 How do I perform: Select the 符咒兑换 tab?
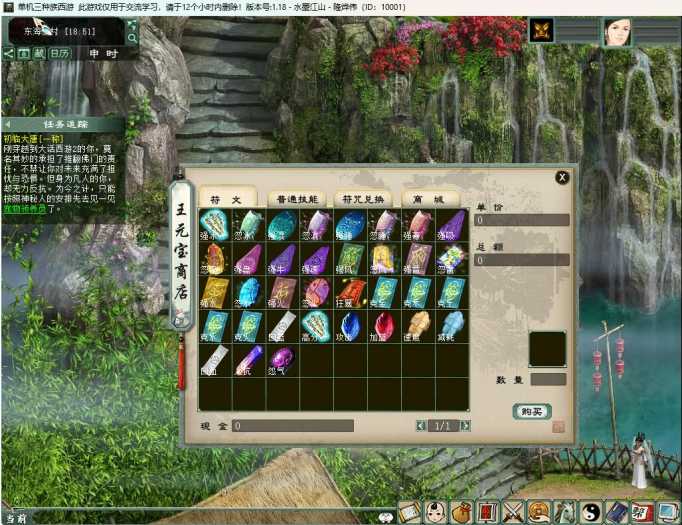coord(361,198)
